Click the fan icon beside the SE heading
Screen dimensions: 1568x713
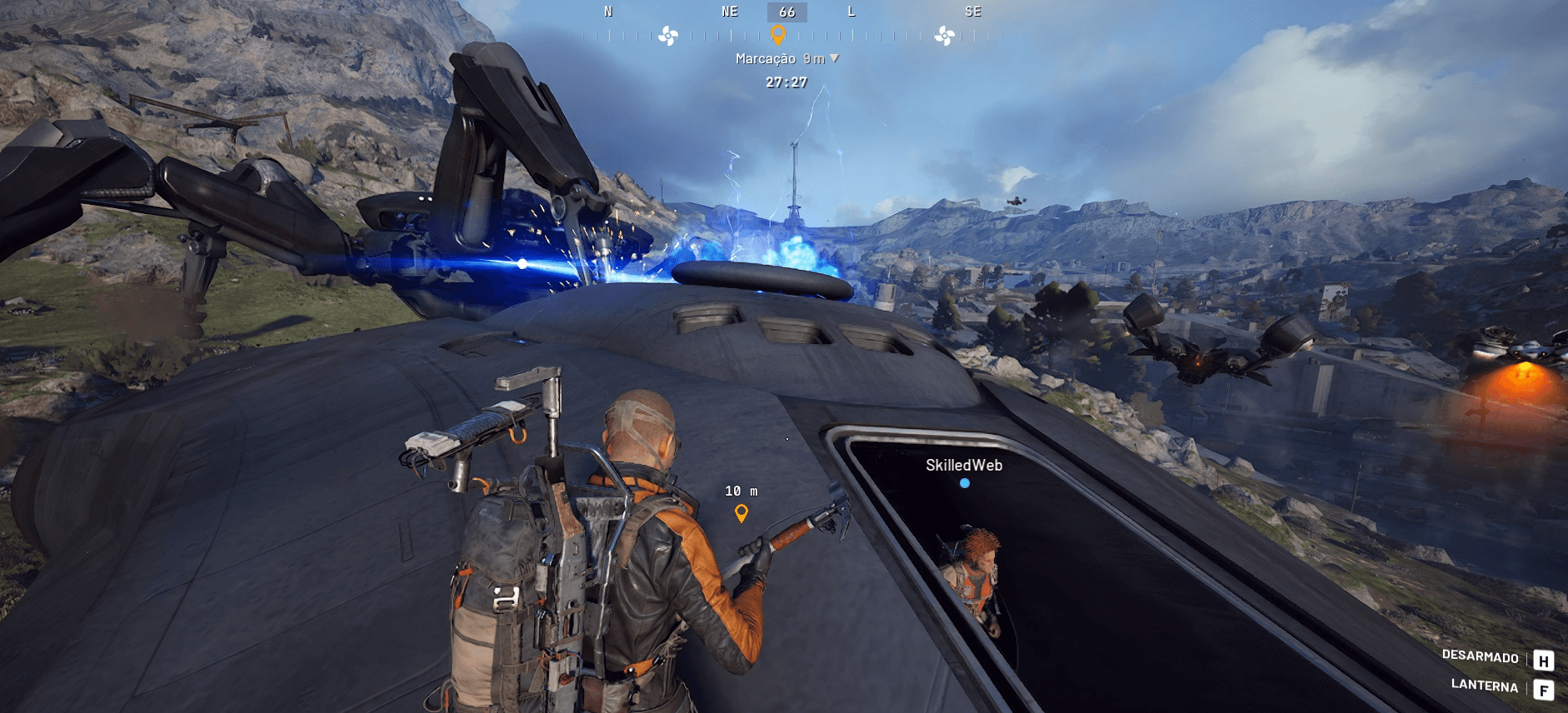point(945,36)
